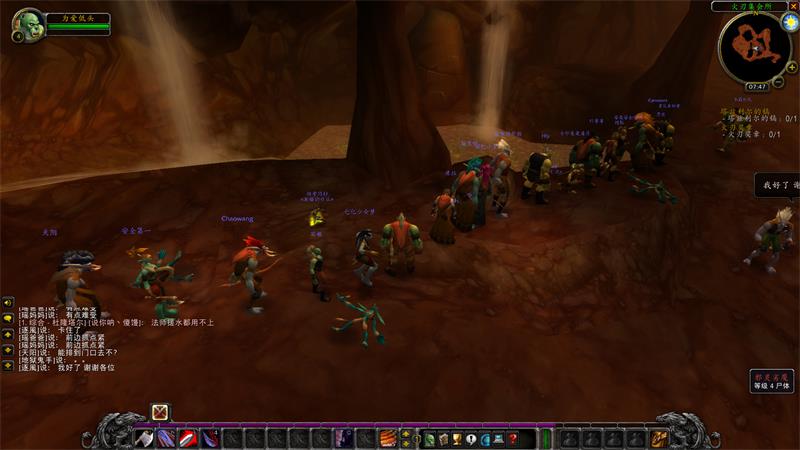Click the level 4 corpse tooltip panel

click(774, 381)
